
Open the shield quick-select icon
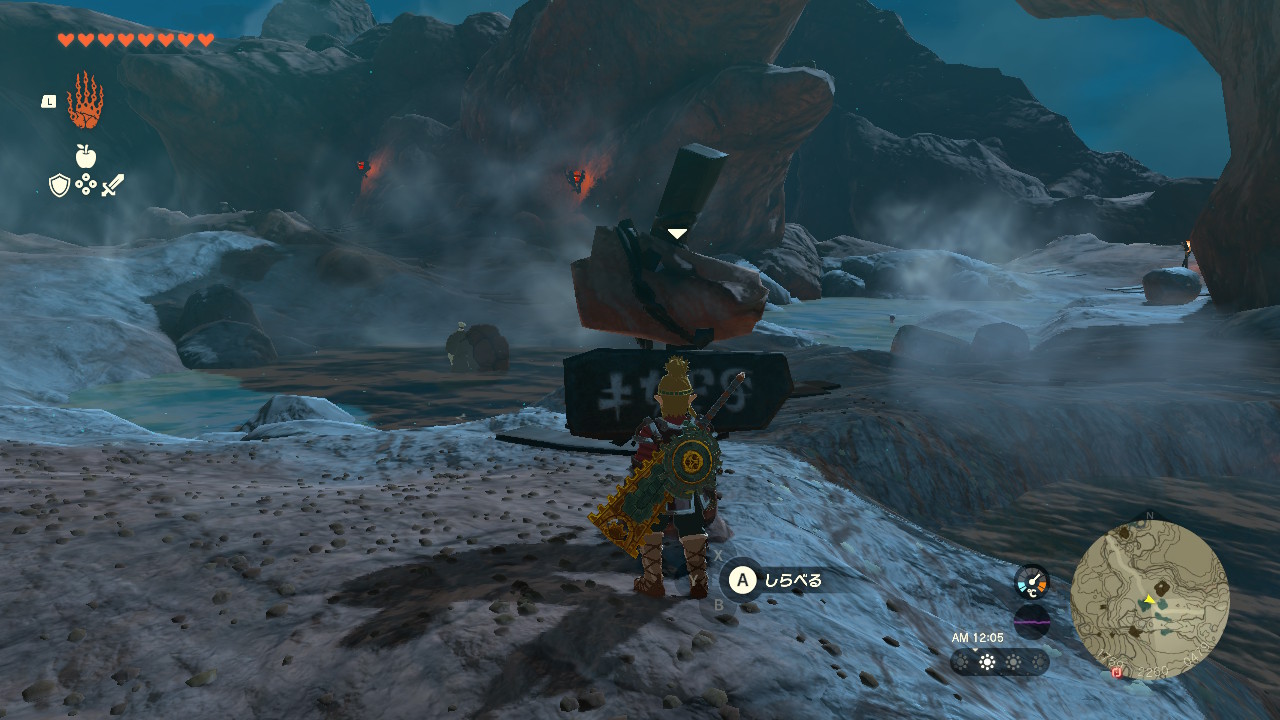click(59, 185)
